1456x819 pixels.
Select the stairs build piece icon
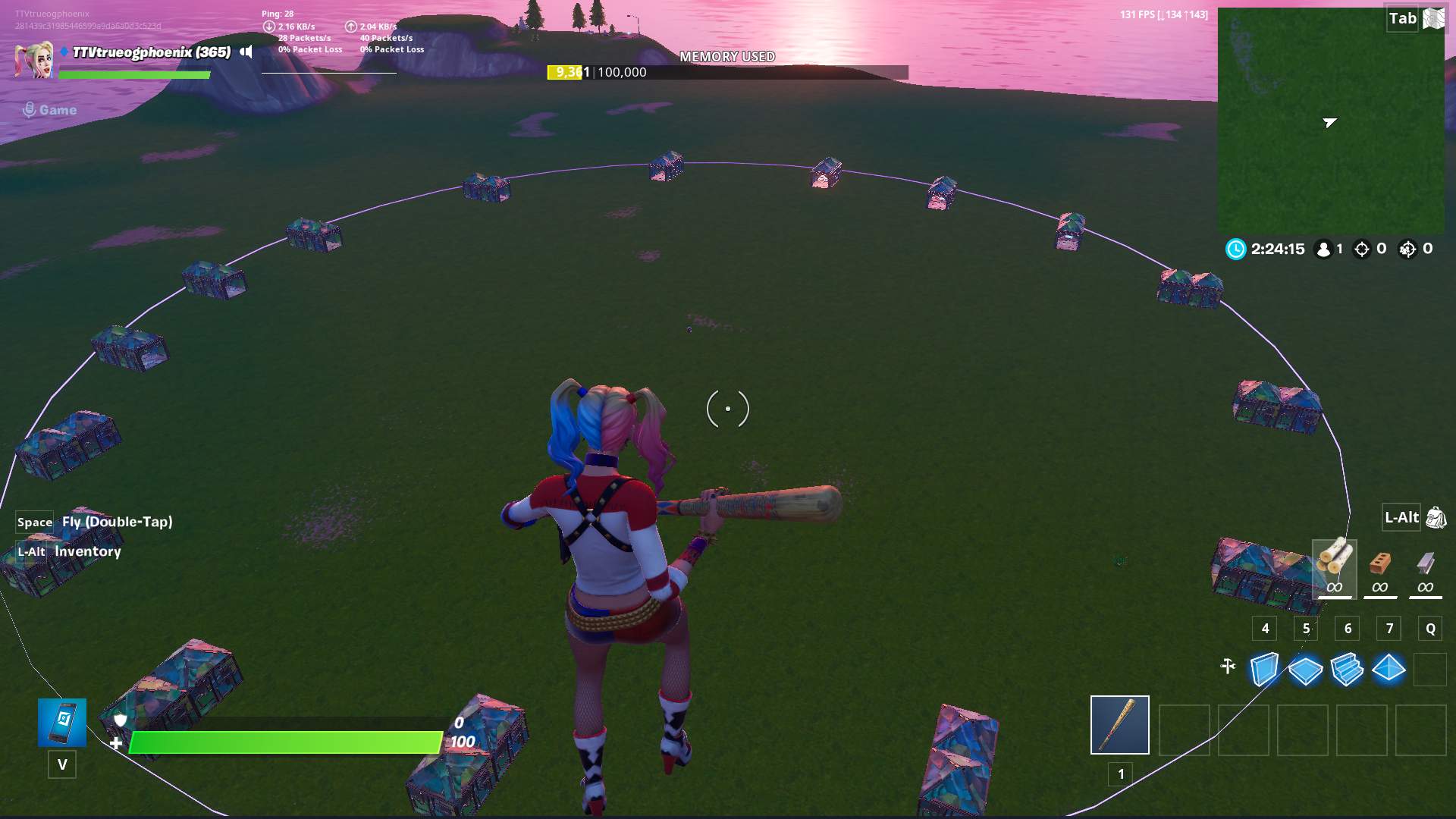1347,669
